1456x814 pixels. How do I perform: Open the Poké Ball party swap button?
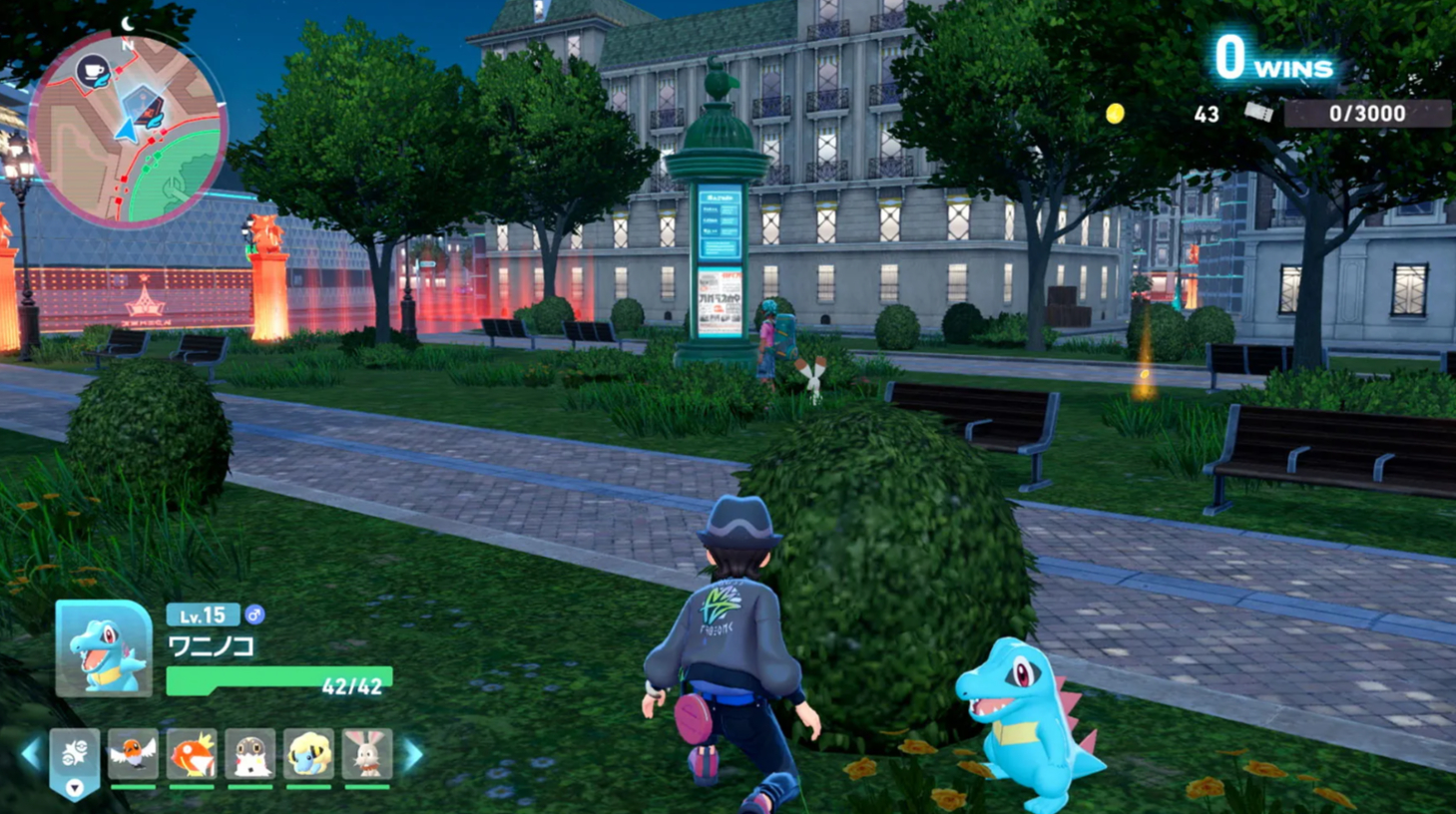[x=75, y=760]
